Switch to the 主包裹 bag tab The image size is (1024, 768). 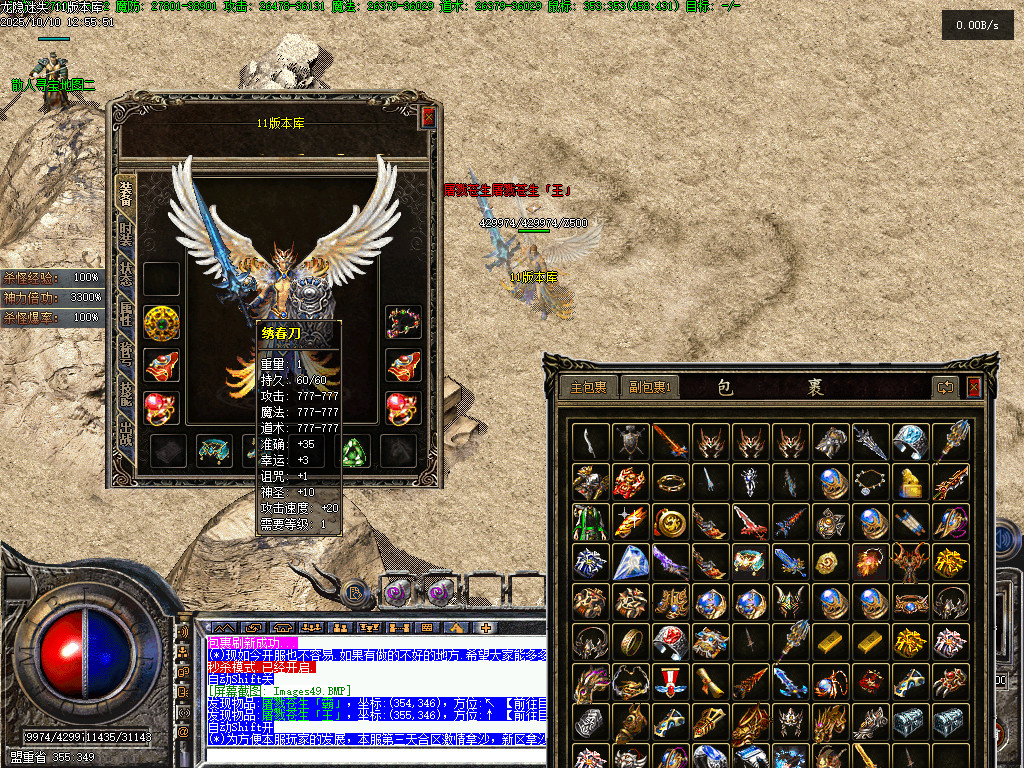(588, 387)
